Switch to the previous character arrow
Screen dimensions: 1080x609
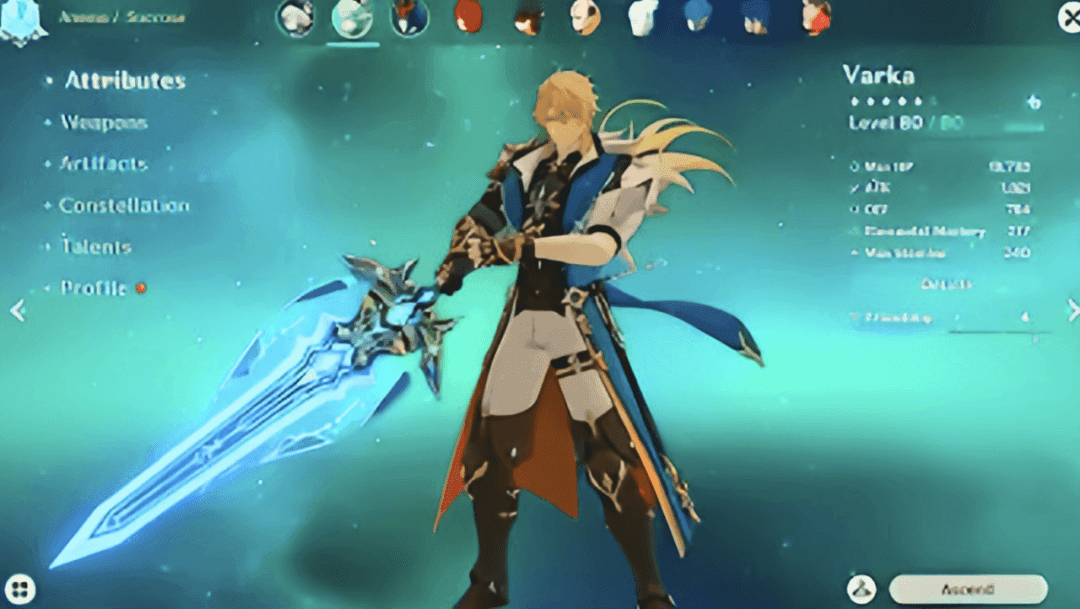pos(17,311)
